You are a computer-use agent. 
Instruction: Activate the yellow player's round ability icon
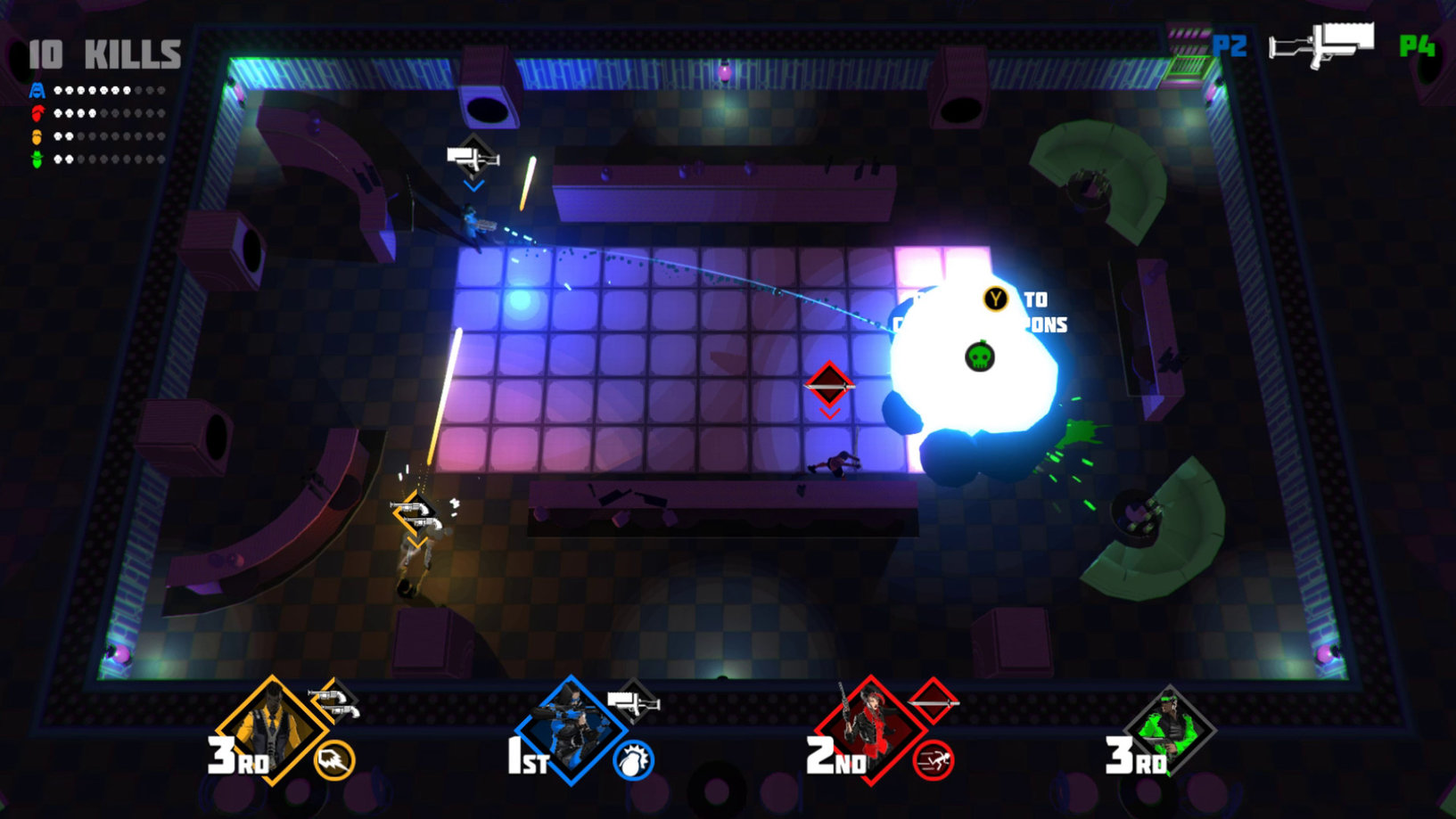(x=335, y=760)
